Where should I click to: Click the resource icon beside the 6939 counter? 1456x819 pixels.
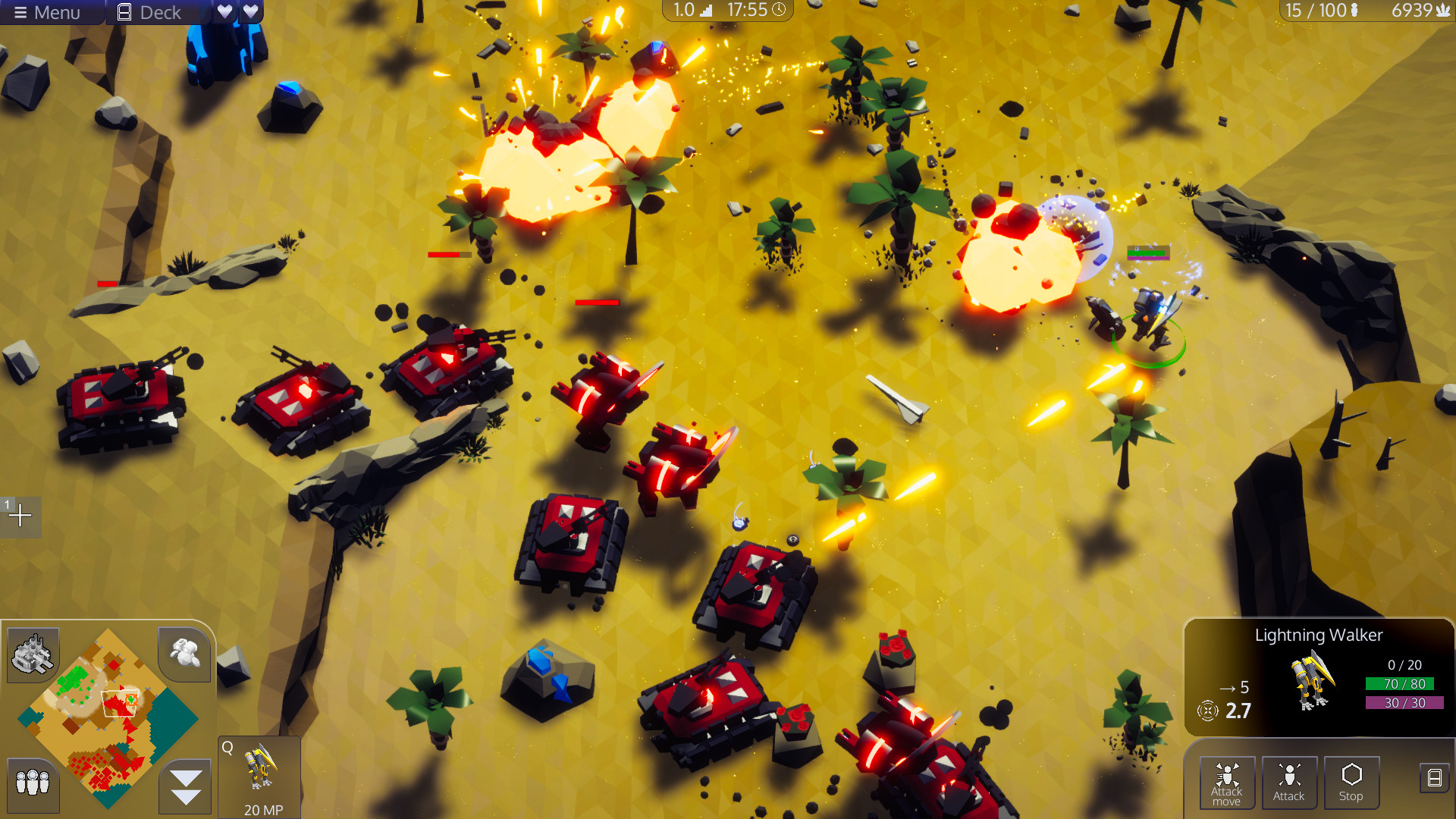pyautogui.click(x=1445, y=11)
